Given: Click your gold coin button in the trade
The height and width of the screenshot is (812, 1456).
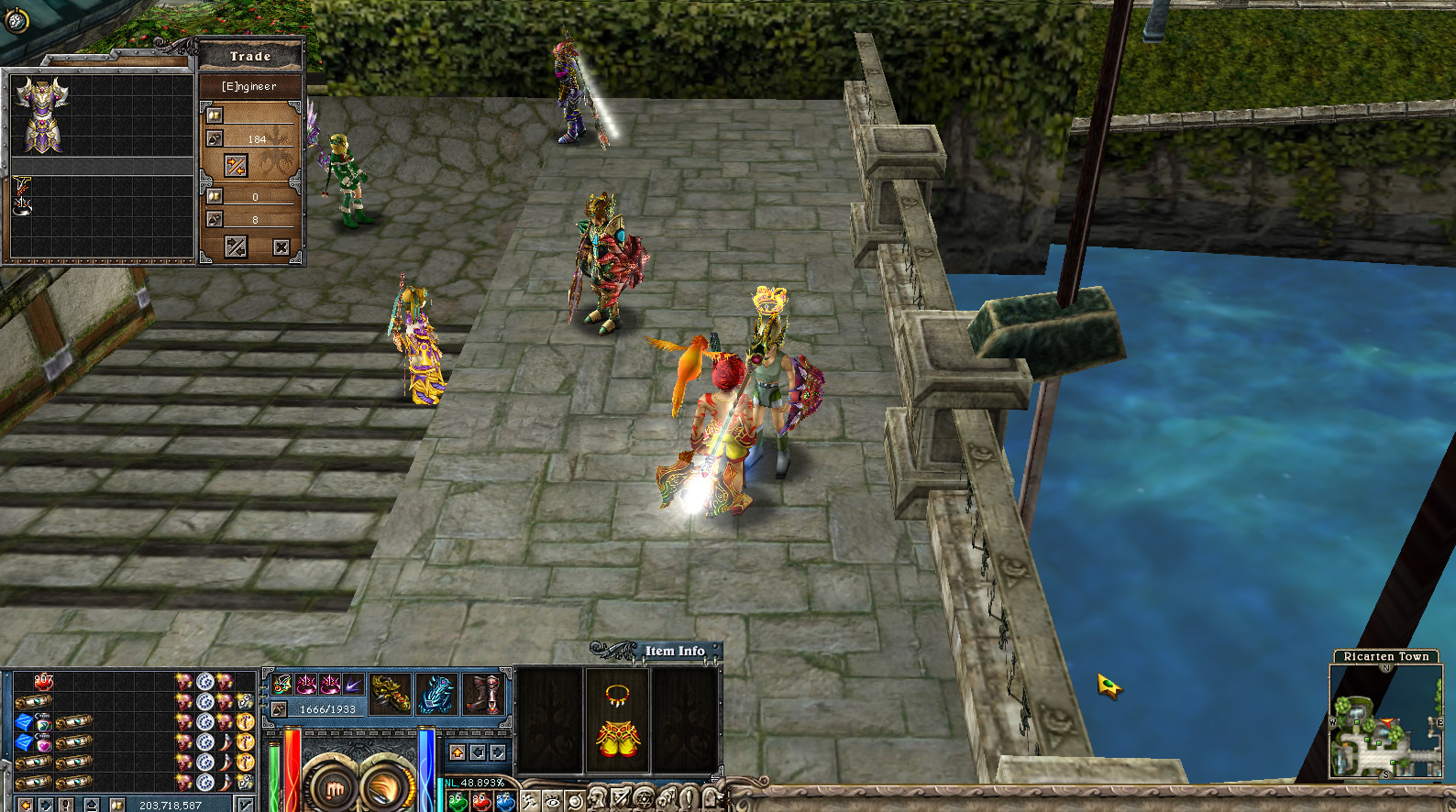Looking at the screenshot, I should [x=215, y=196].
